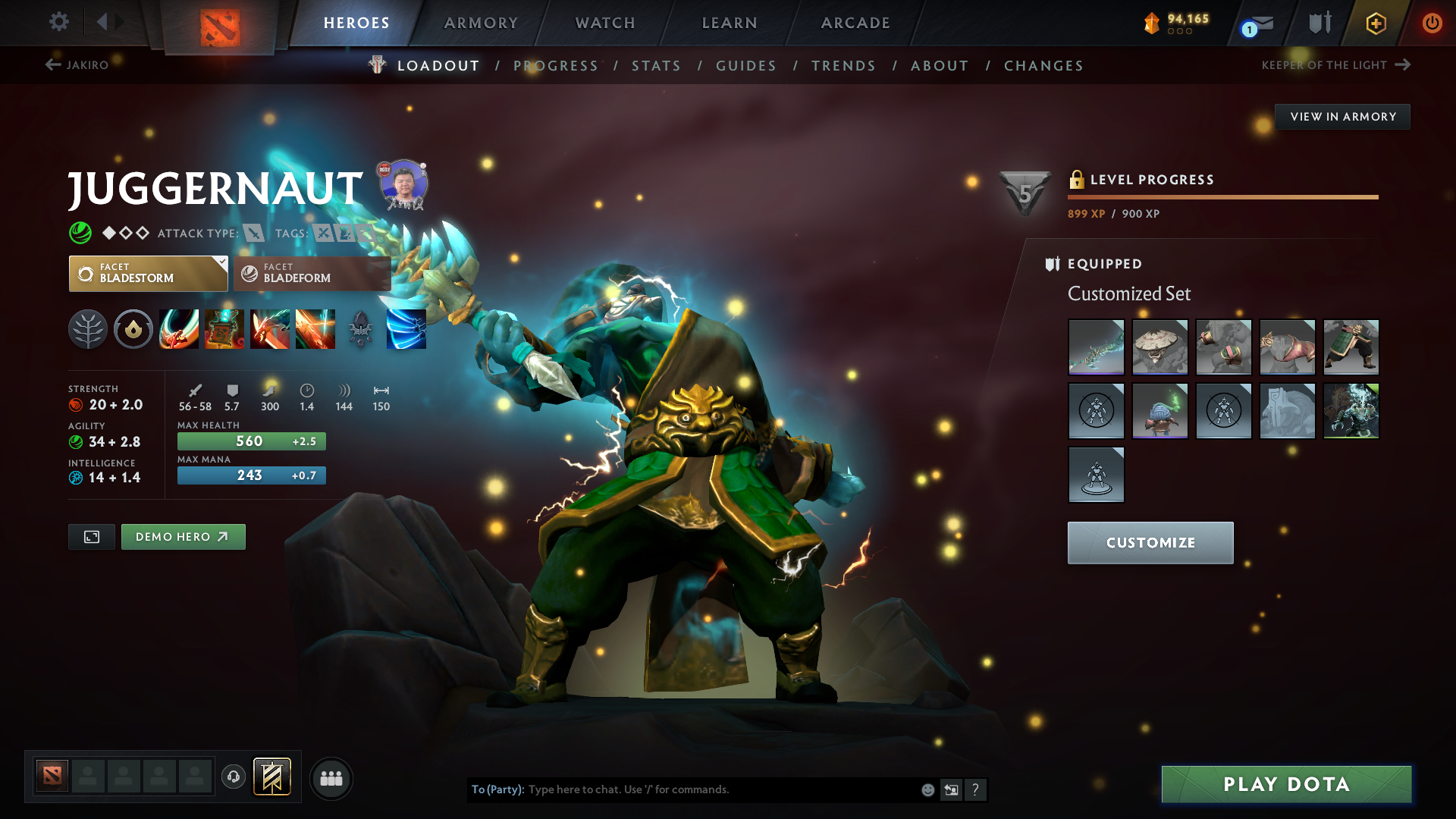Switch to the Stats tab
This screenshot has width=1456, height=819.
click(x=656, y=66)
